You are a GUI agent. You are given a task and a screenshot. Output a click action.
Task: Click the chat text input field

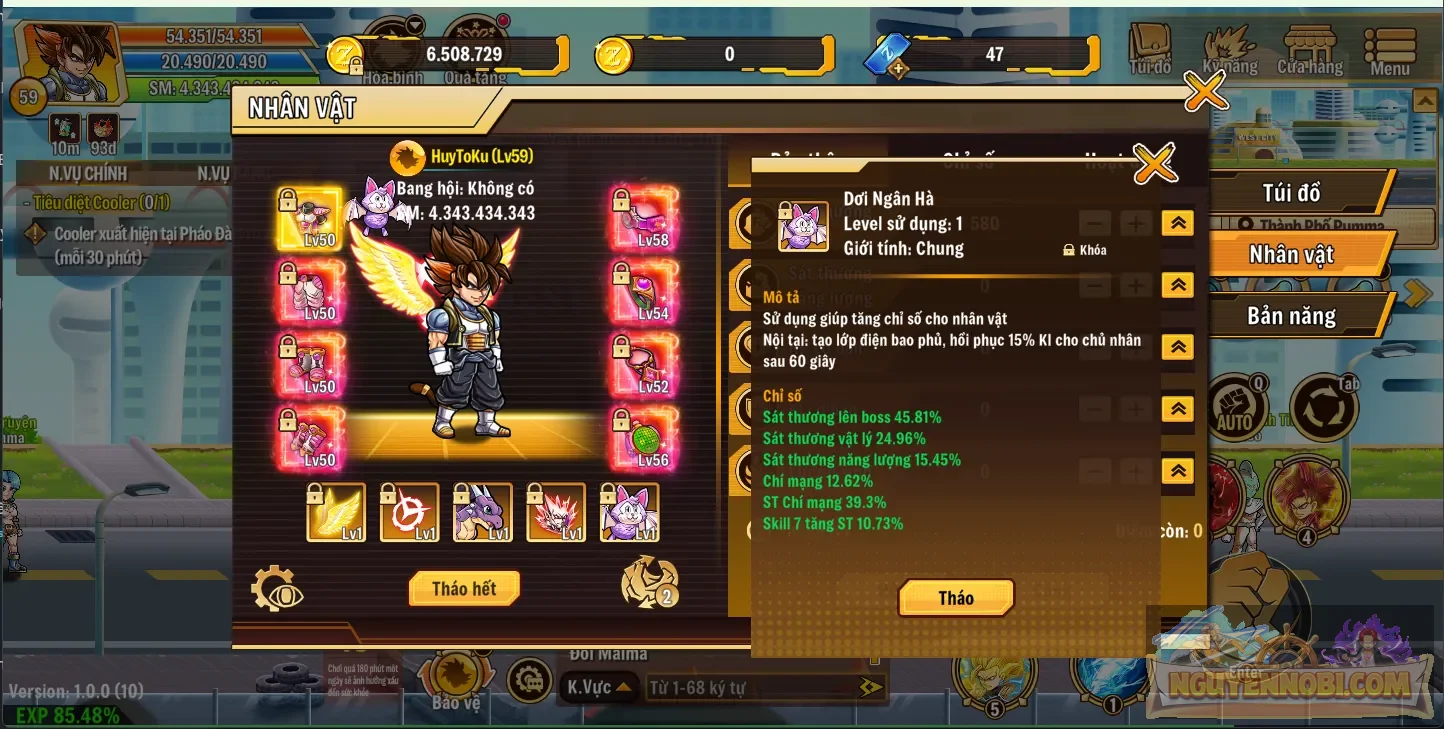click(750, 687)
